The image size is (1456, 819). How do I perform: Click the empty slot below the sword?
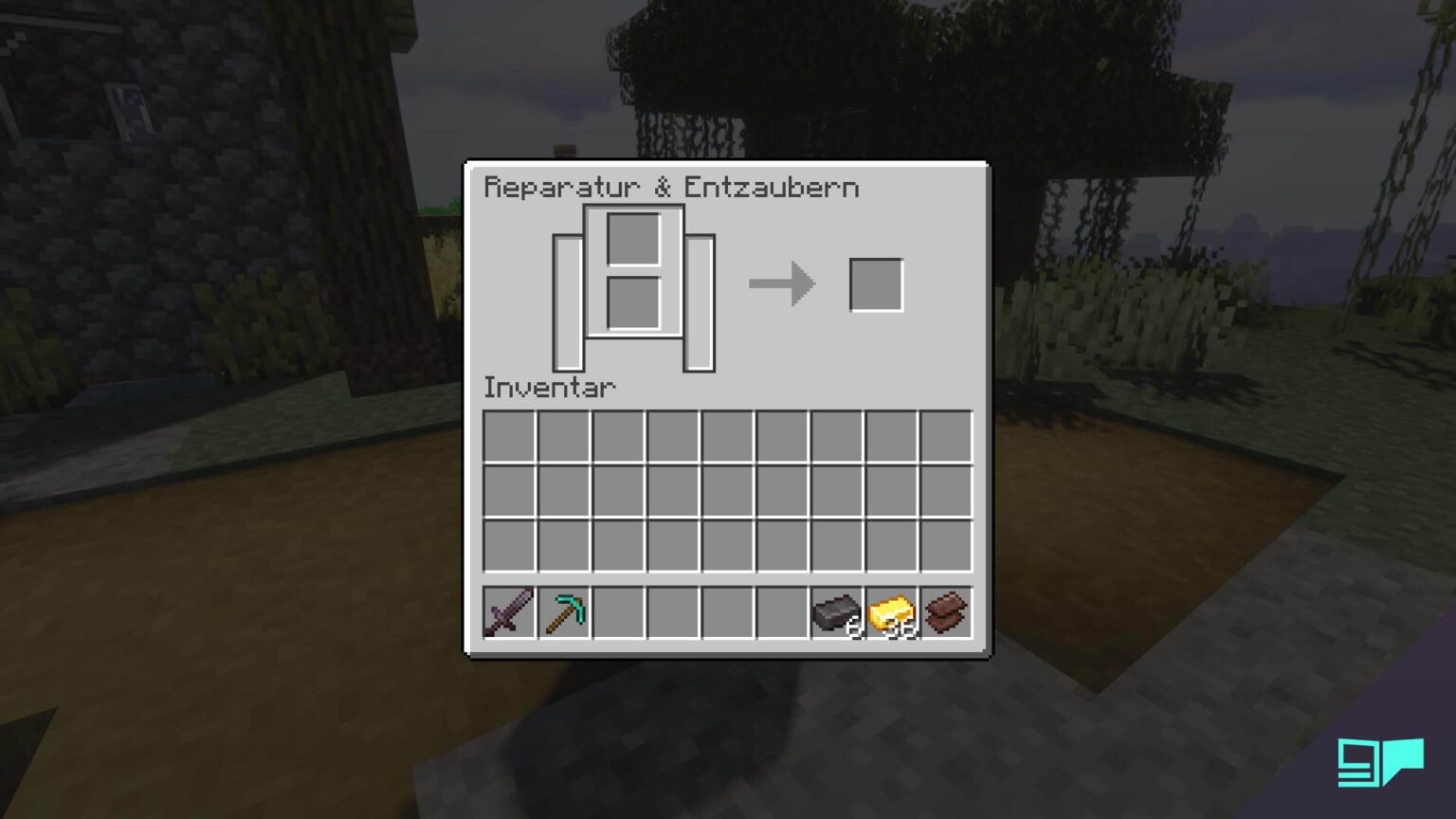[x=509, y=544]
